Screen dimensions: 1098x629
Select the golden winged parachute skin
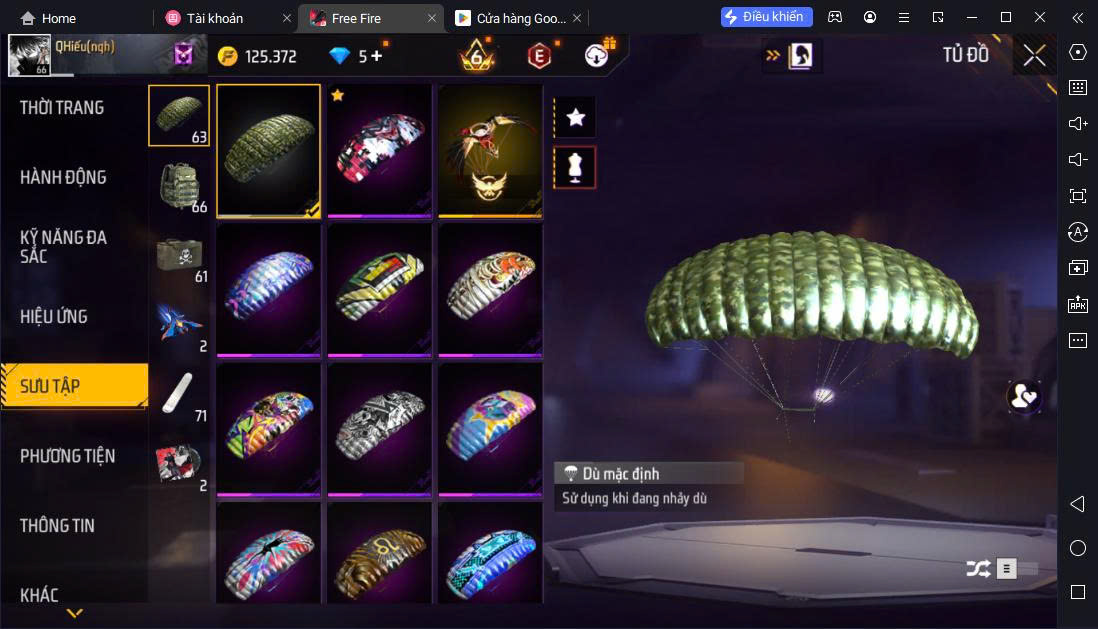490,150
